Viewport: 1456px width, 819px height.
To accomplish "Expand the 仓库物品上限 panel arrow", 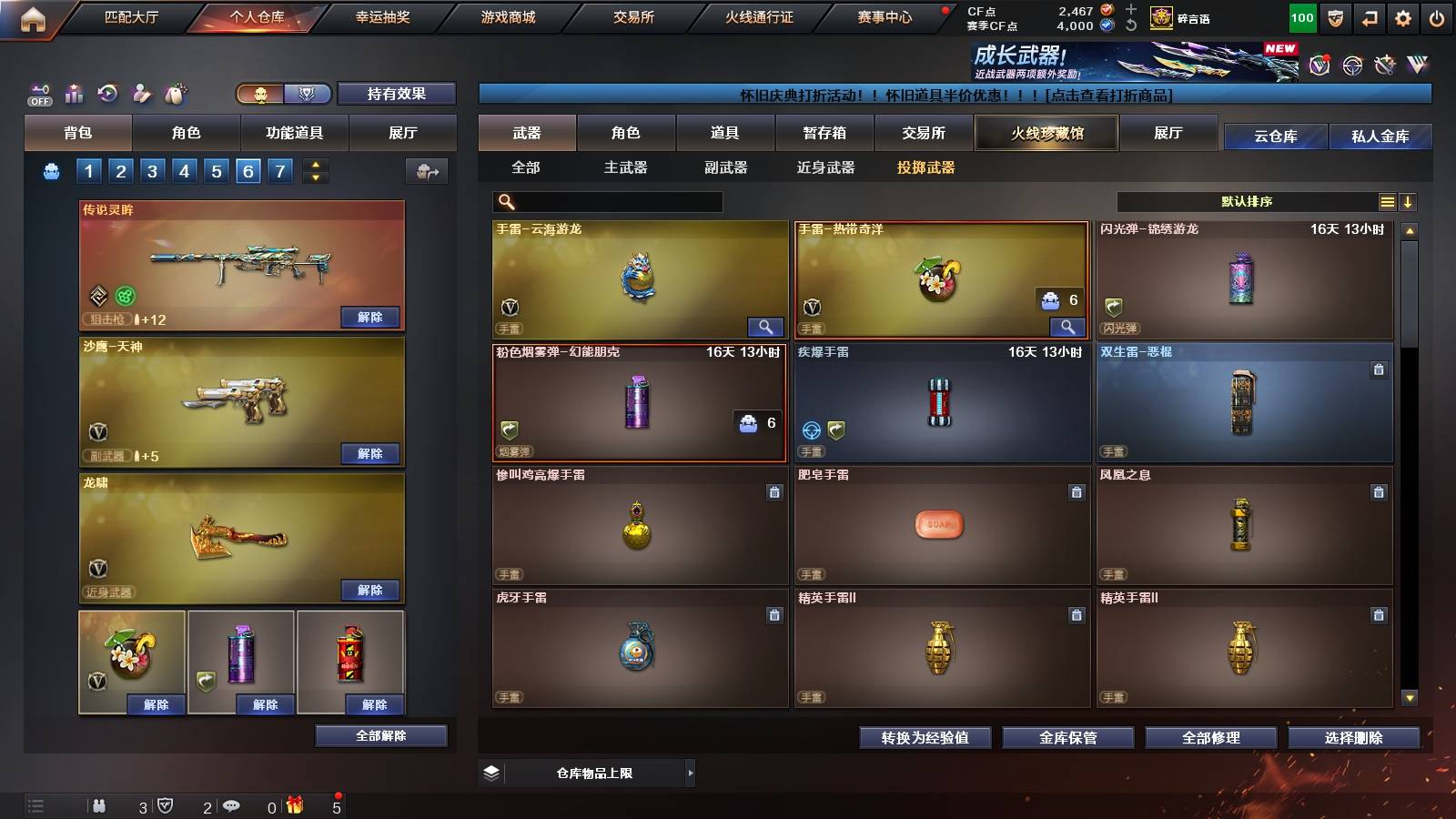I will coord(692,773).
